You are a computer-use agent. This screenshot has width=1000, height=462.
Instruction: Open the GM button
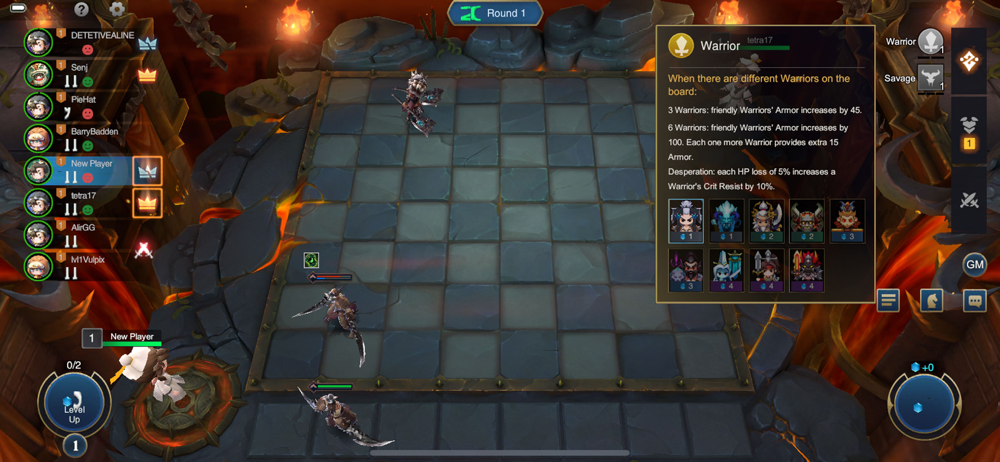975,264
